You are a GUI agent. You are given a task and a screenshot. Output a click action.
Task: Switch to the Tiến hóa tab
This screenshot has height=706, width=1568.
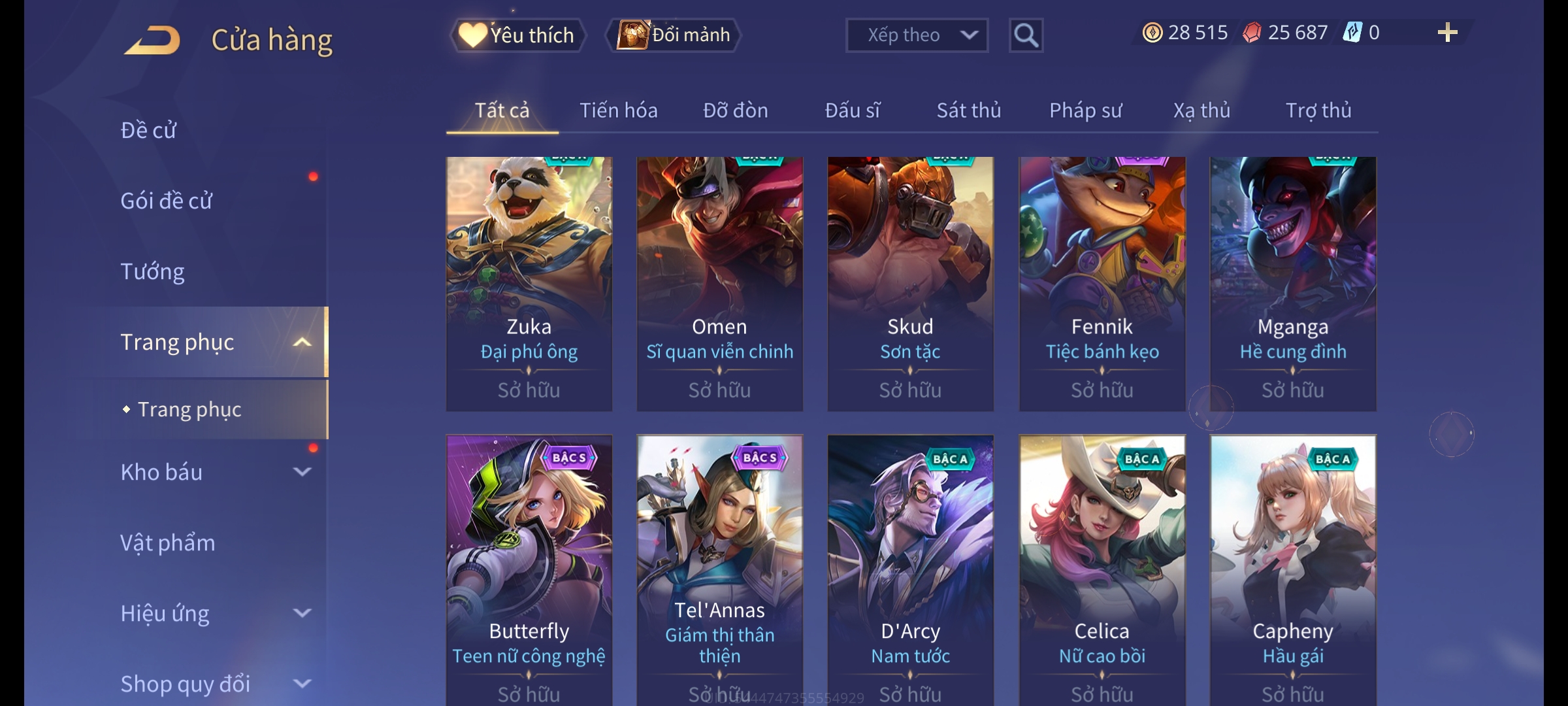[x=618, y=110]
